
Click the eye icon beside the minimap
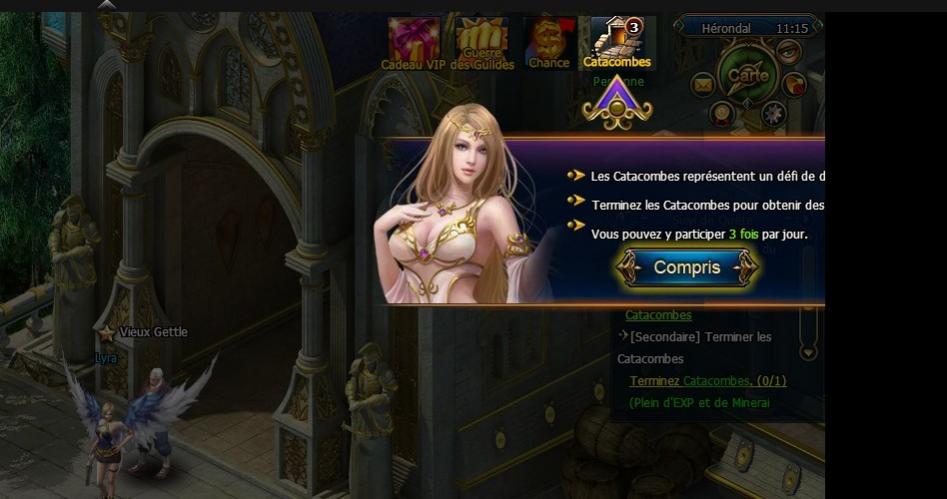789,50
